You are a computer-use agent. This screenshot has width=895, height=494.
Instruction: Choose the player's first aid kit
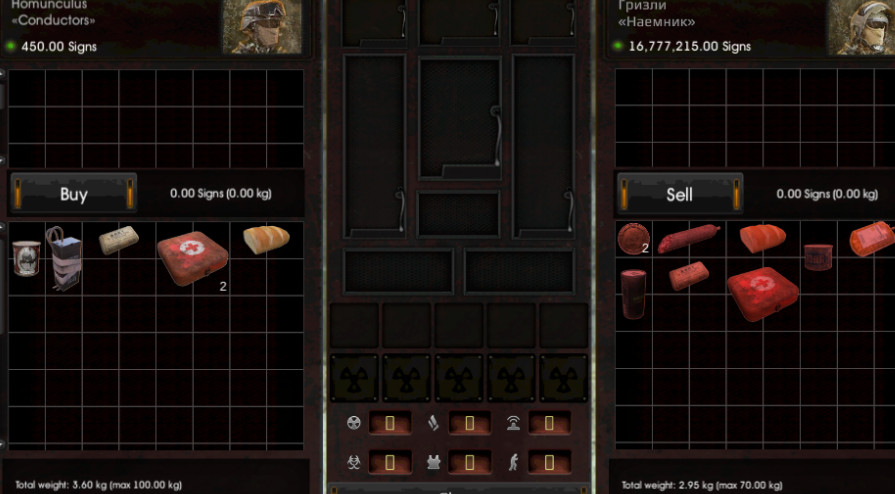[x=763, y=292]
